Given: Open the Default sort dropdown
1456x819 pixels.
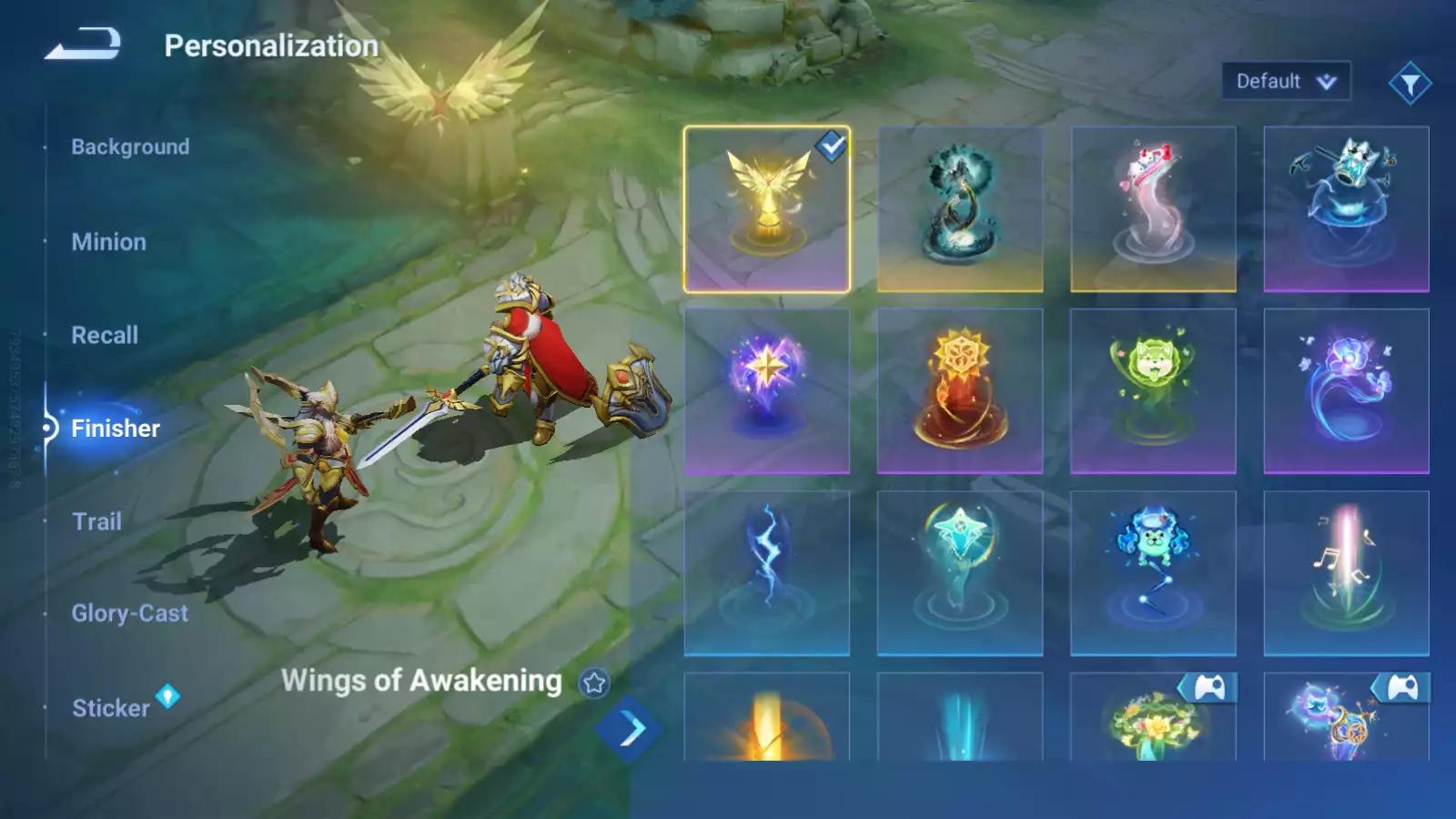Looking at the screenshot, I should pyautogui.click(x=1285, y=82).
